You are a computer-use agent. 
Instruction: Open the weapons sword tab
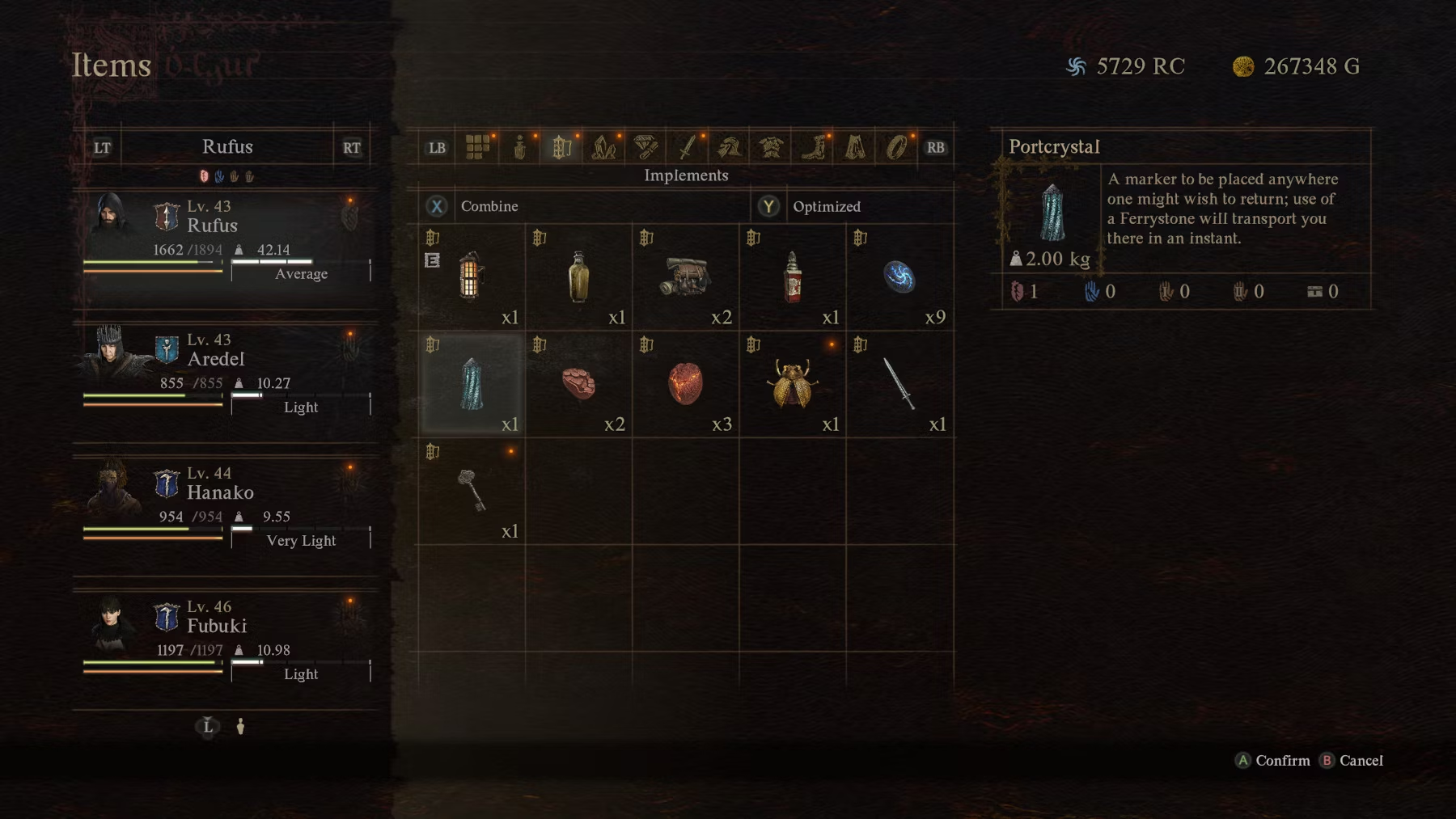(x=688, y=147)
